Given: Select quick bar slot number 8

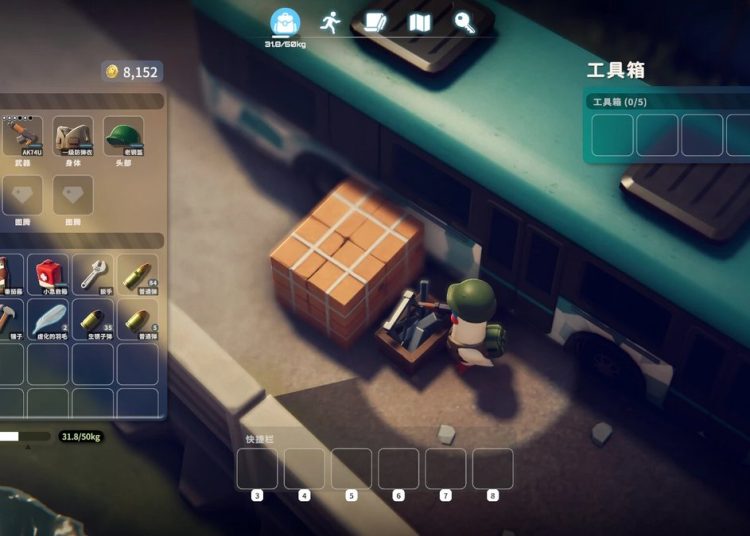Looking at the screenshot, I should coord(492,469).
